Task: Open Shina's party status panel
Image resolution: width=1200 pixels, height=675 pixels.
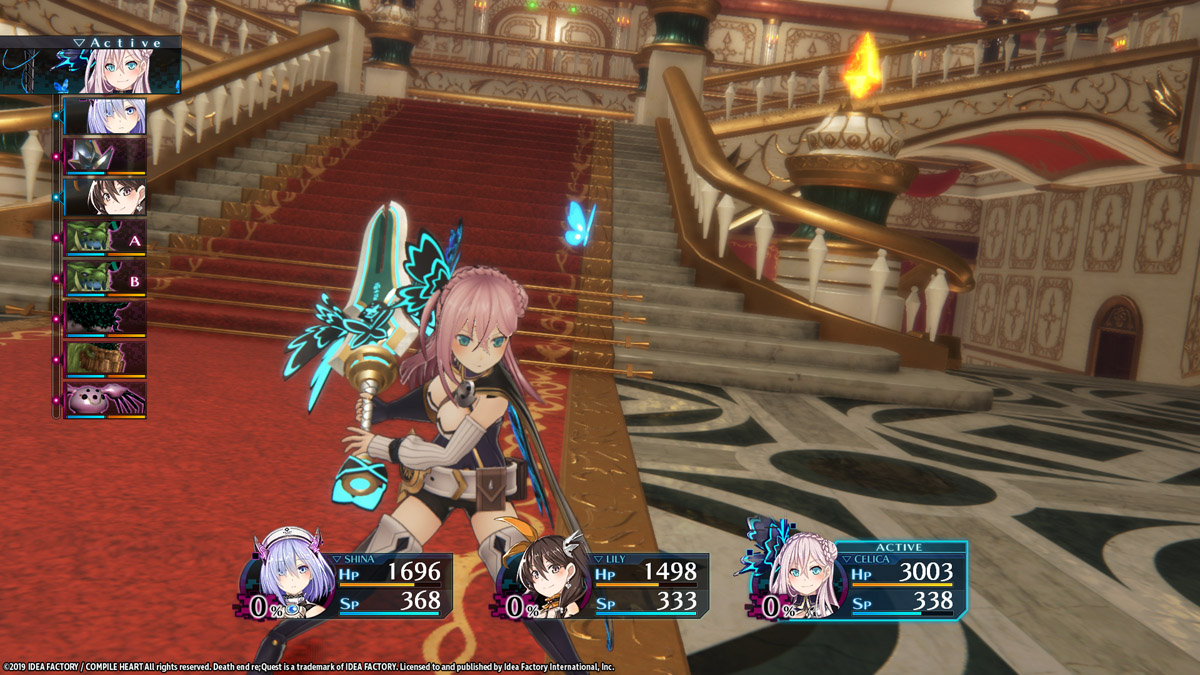Action: click(348, 584)
